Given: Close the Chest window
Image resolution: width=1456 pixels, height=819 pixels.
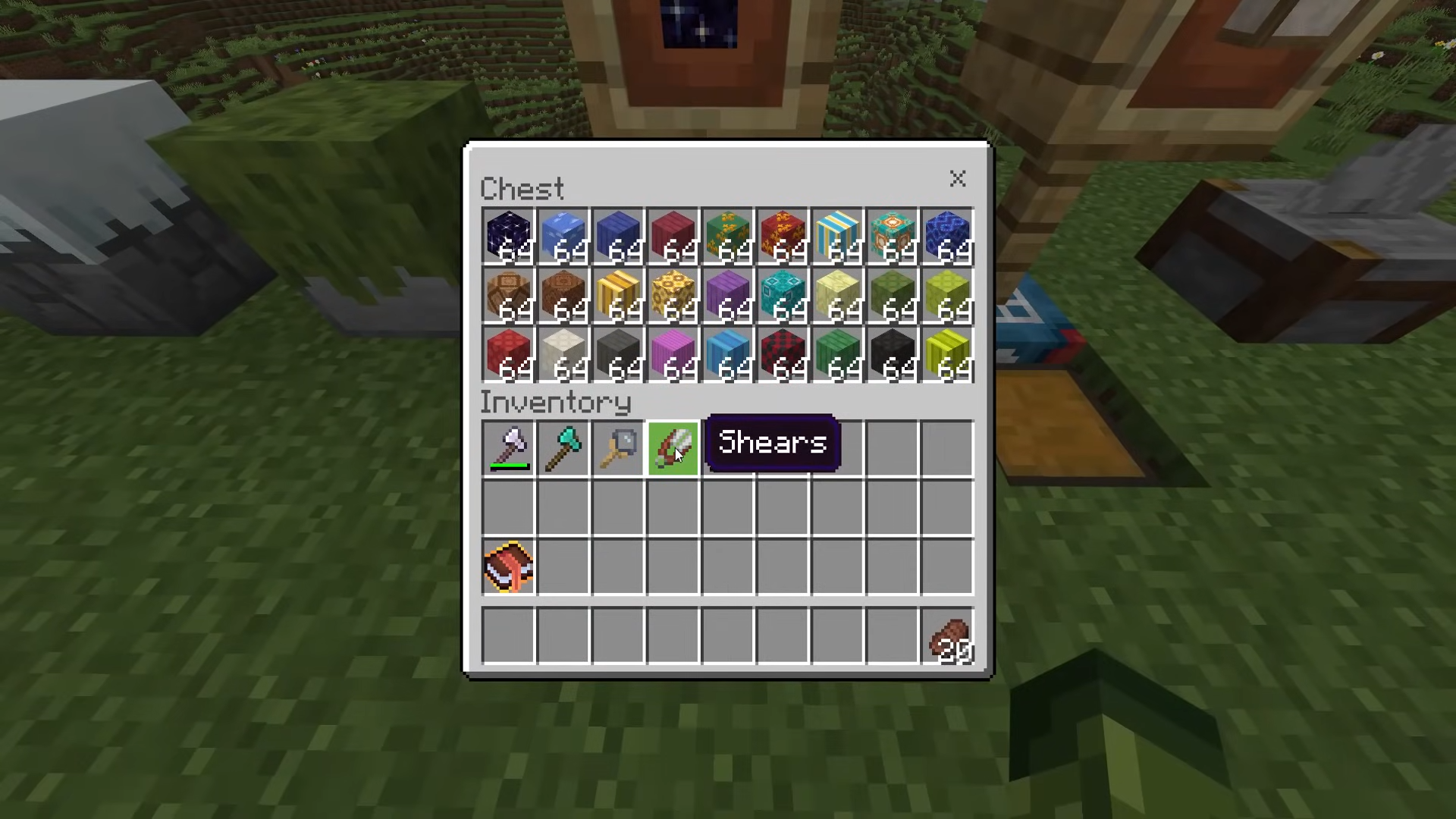Looking at the screenshot, I should 957,179.
